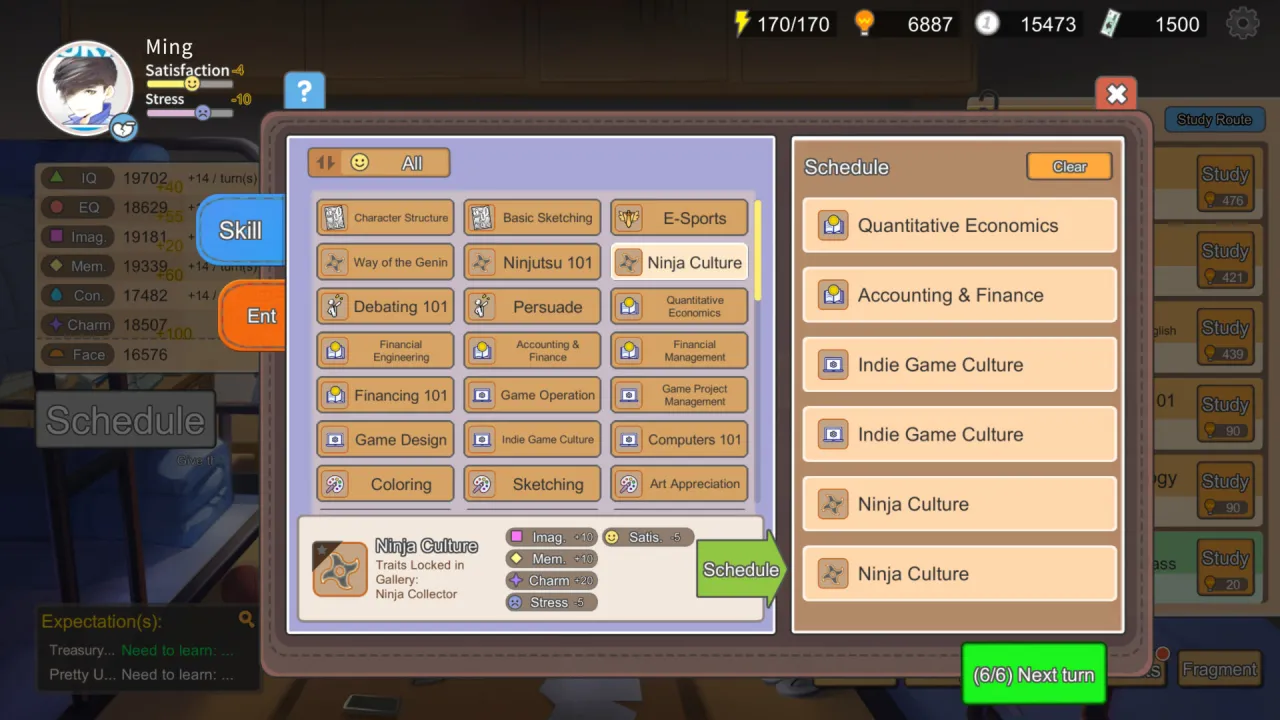Open the settings gear icon
Viewport: 1280px width, 720px height.
(x=1242, y=23)
